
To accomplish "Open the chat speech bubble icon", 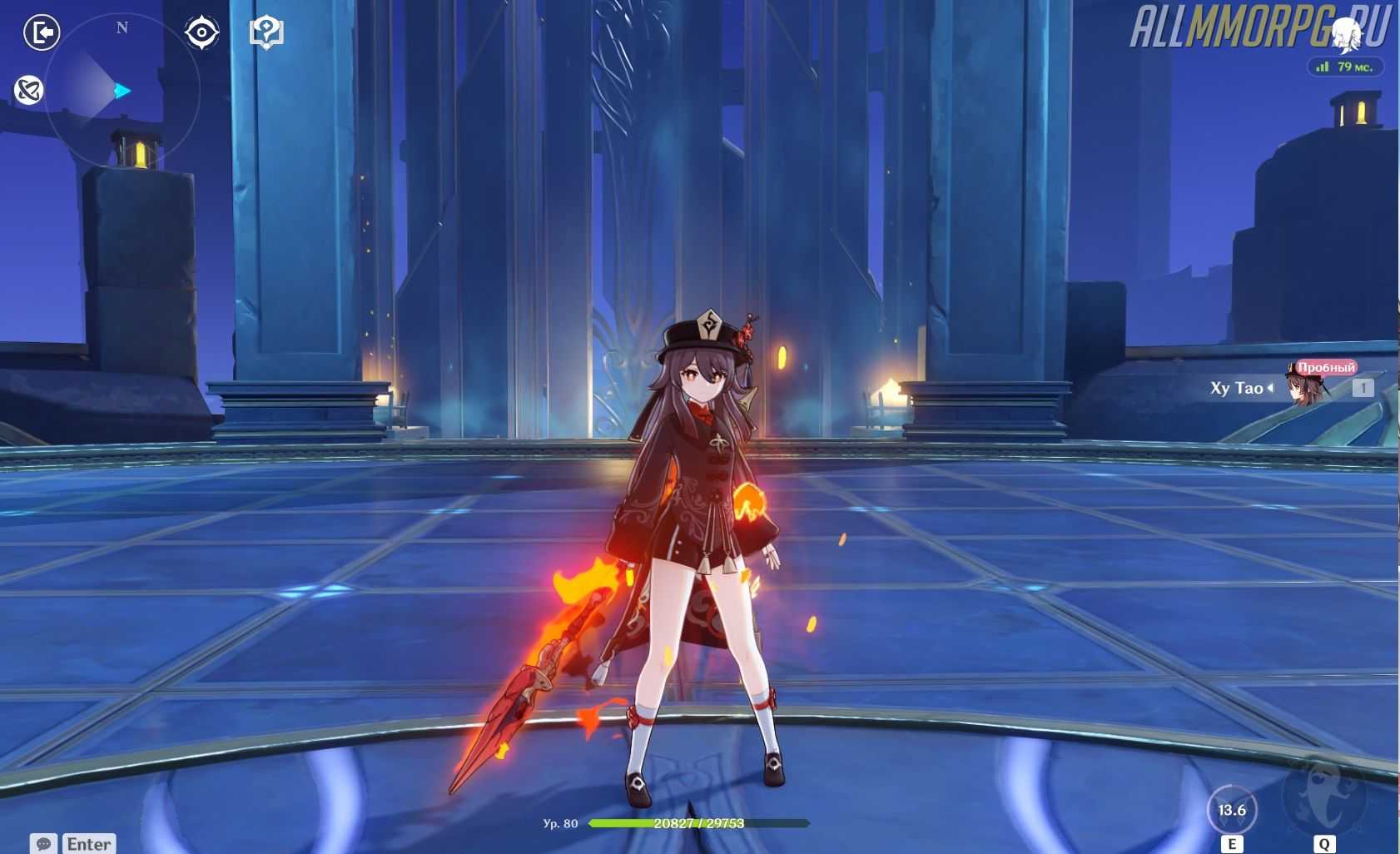I will 44,843.
